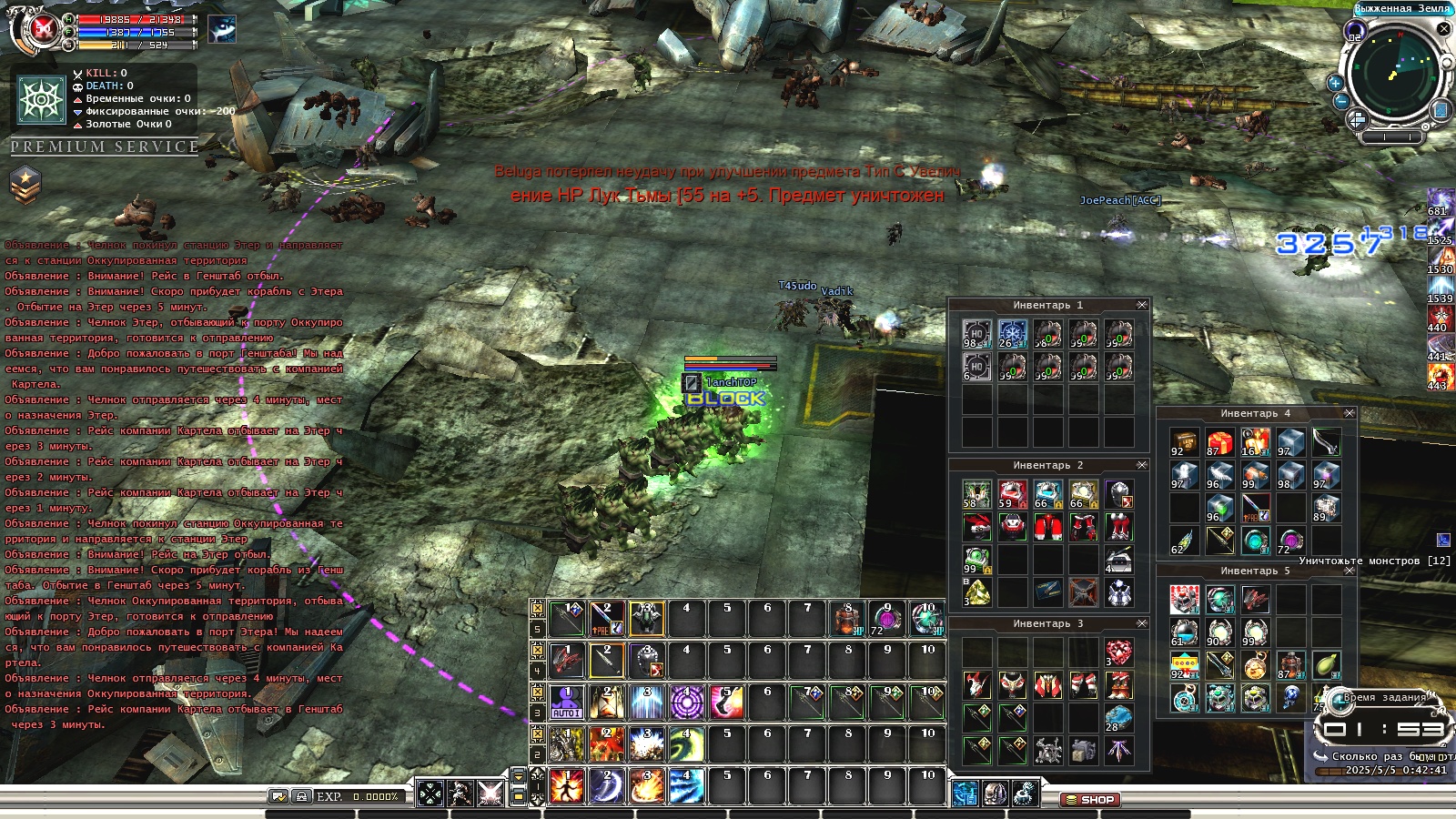1456x819 pixels.
Task: Open the gold rank chevron icon
Action: (x=25, y=184)
